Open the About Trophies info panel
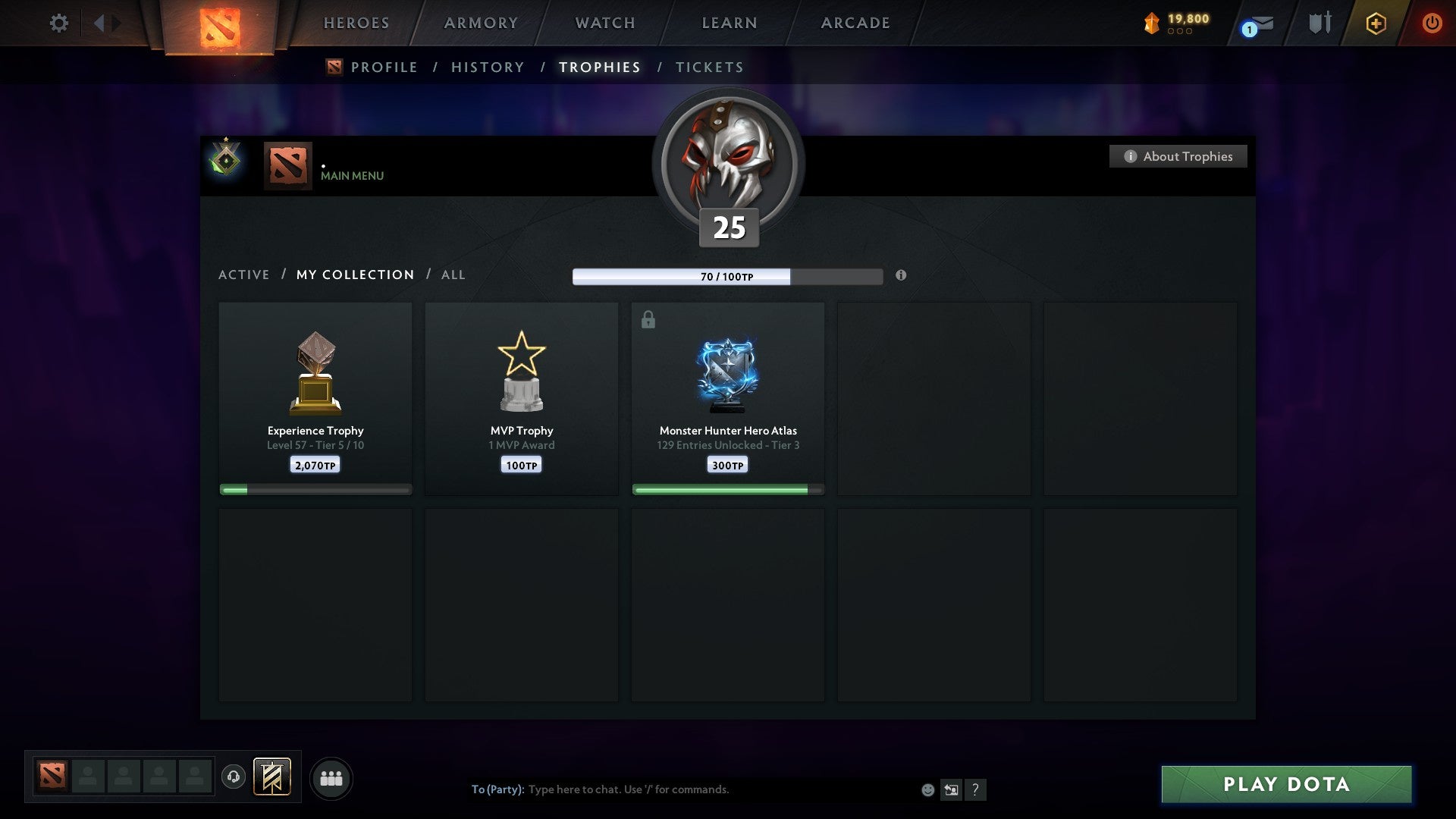Screen dimensions: 1456x819 [x=1178, y=156]
